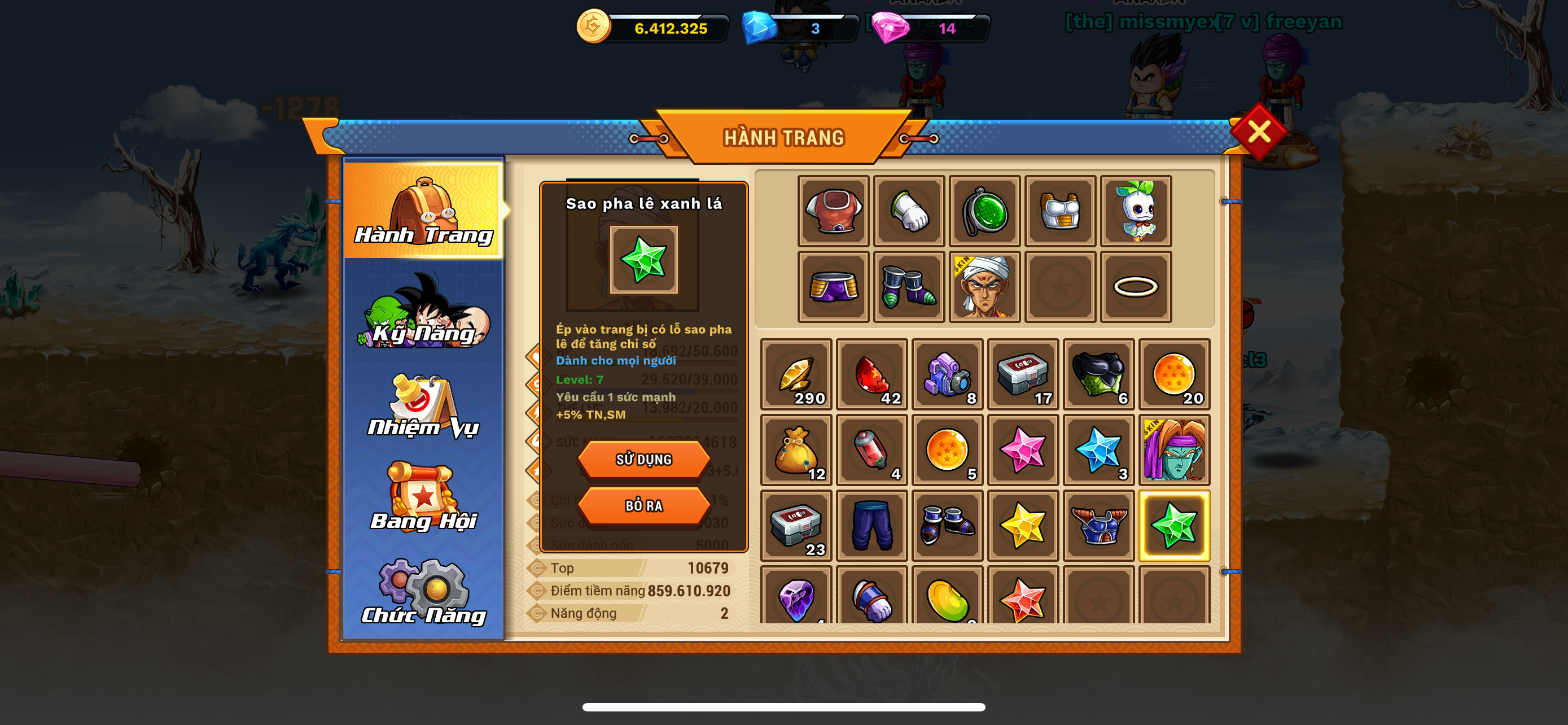Show the Chức Năng tab
The width and height of the screenshot is (1568, 725).
[424, 592]
